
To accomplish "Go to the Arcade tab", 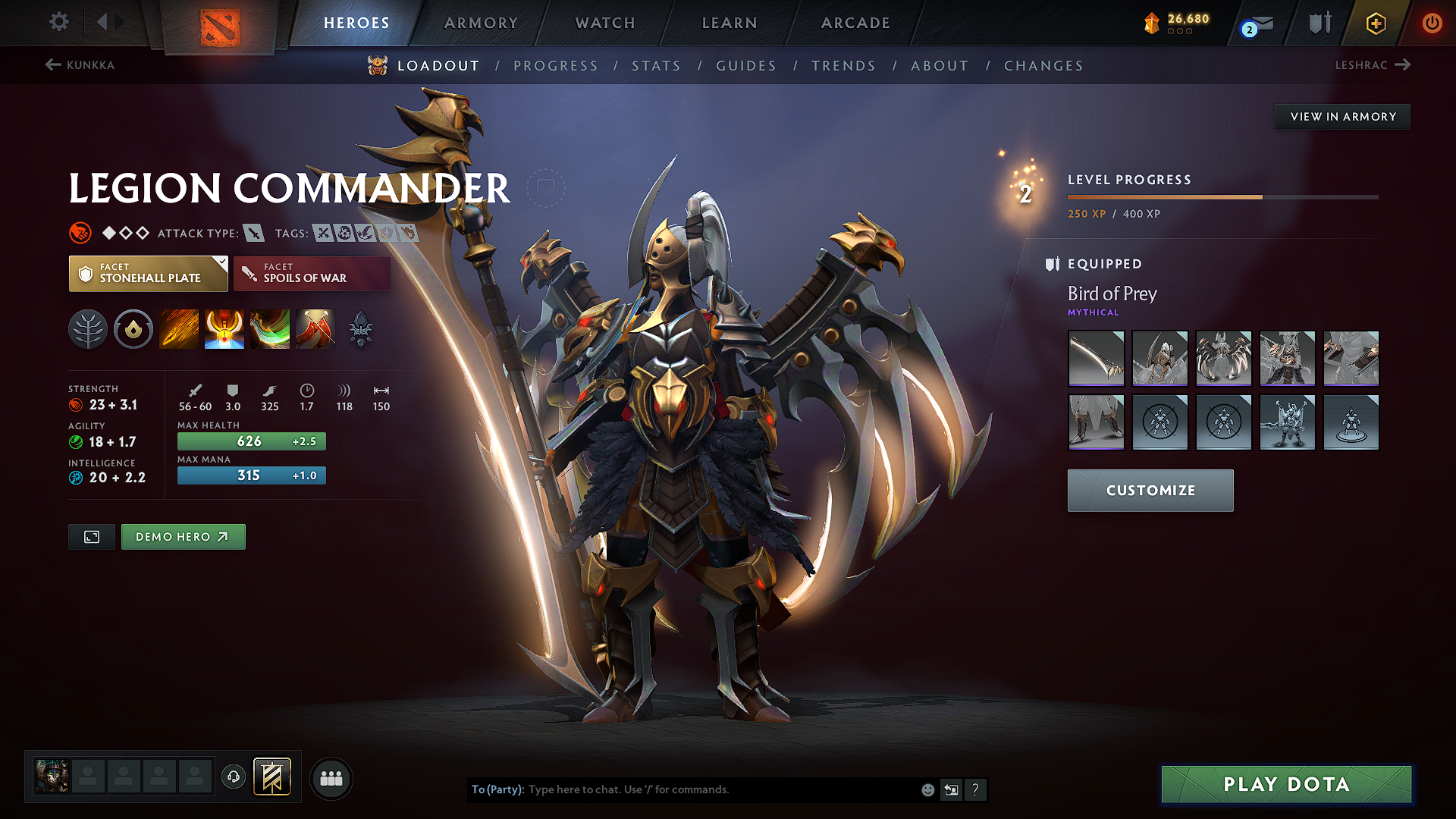I will click(x=855, y=23).
